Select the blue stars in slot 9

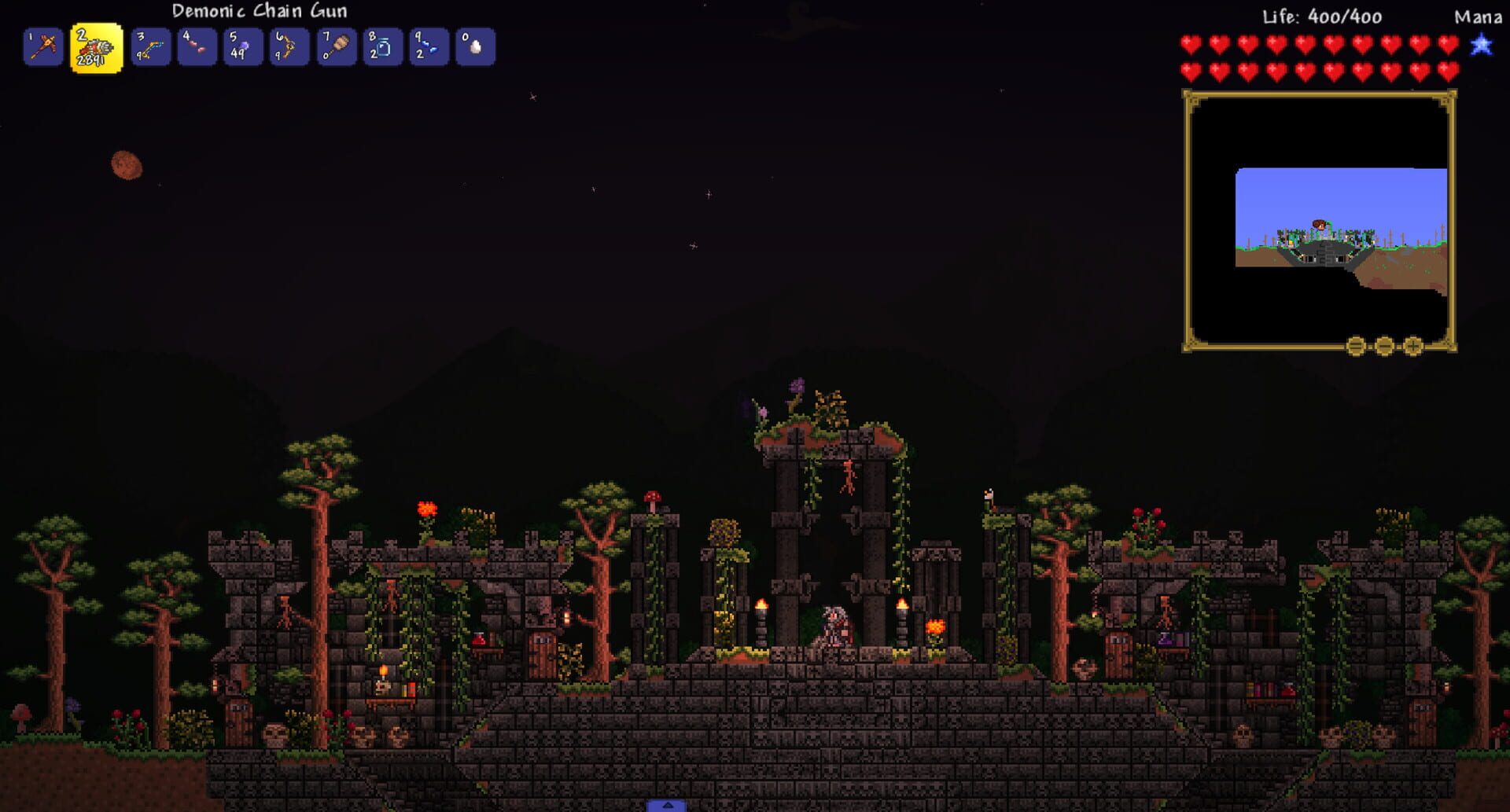(x=429, y=47)
